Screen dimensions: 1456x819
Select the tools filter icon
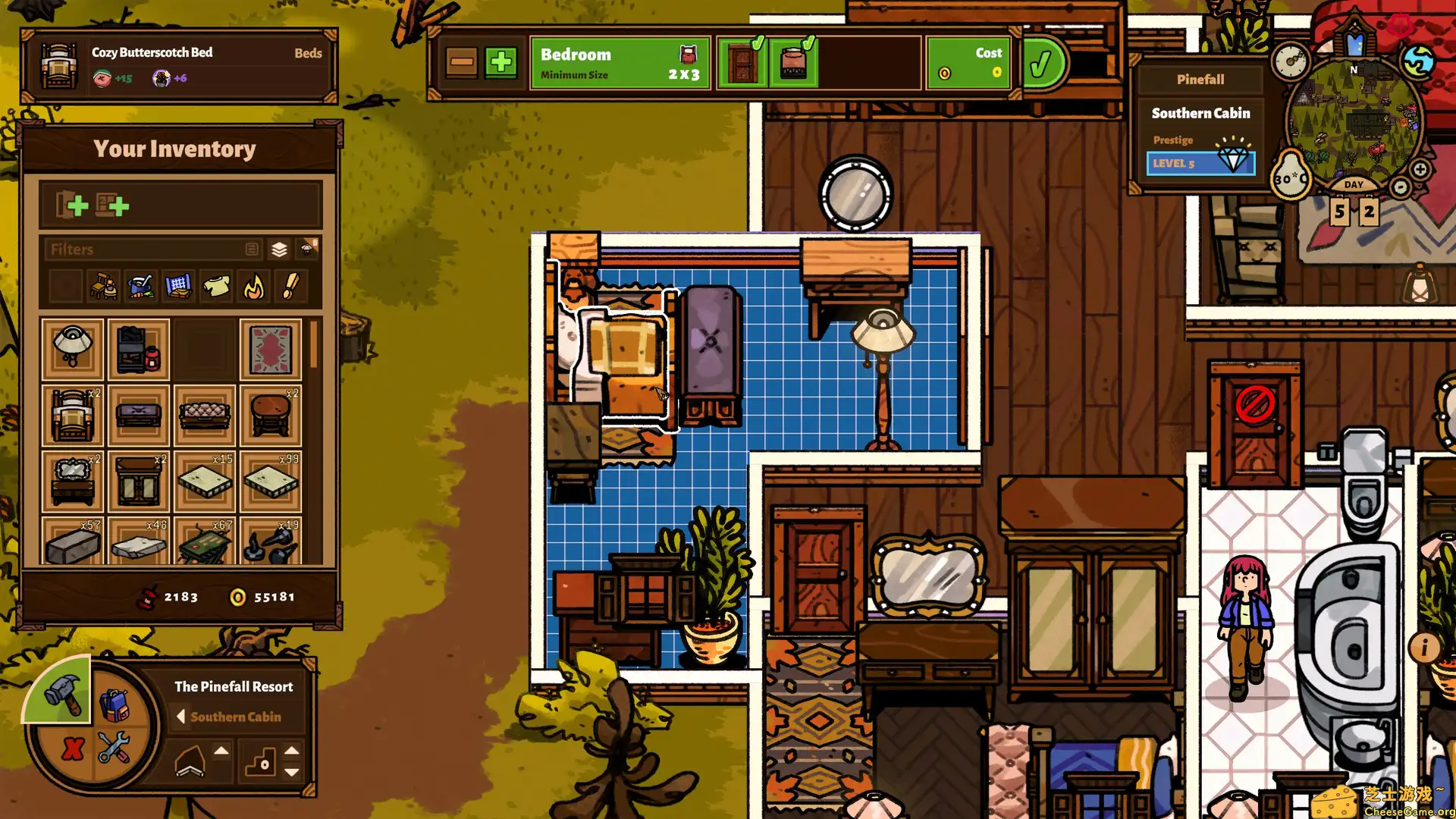[x=290, y=287]
